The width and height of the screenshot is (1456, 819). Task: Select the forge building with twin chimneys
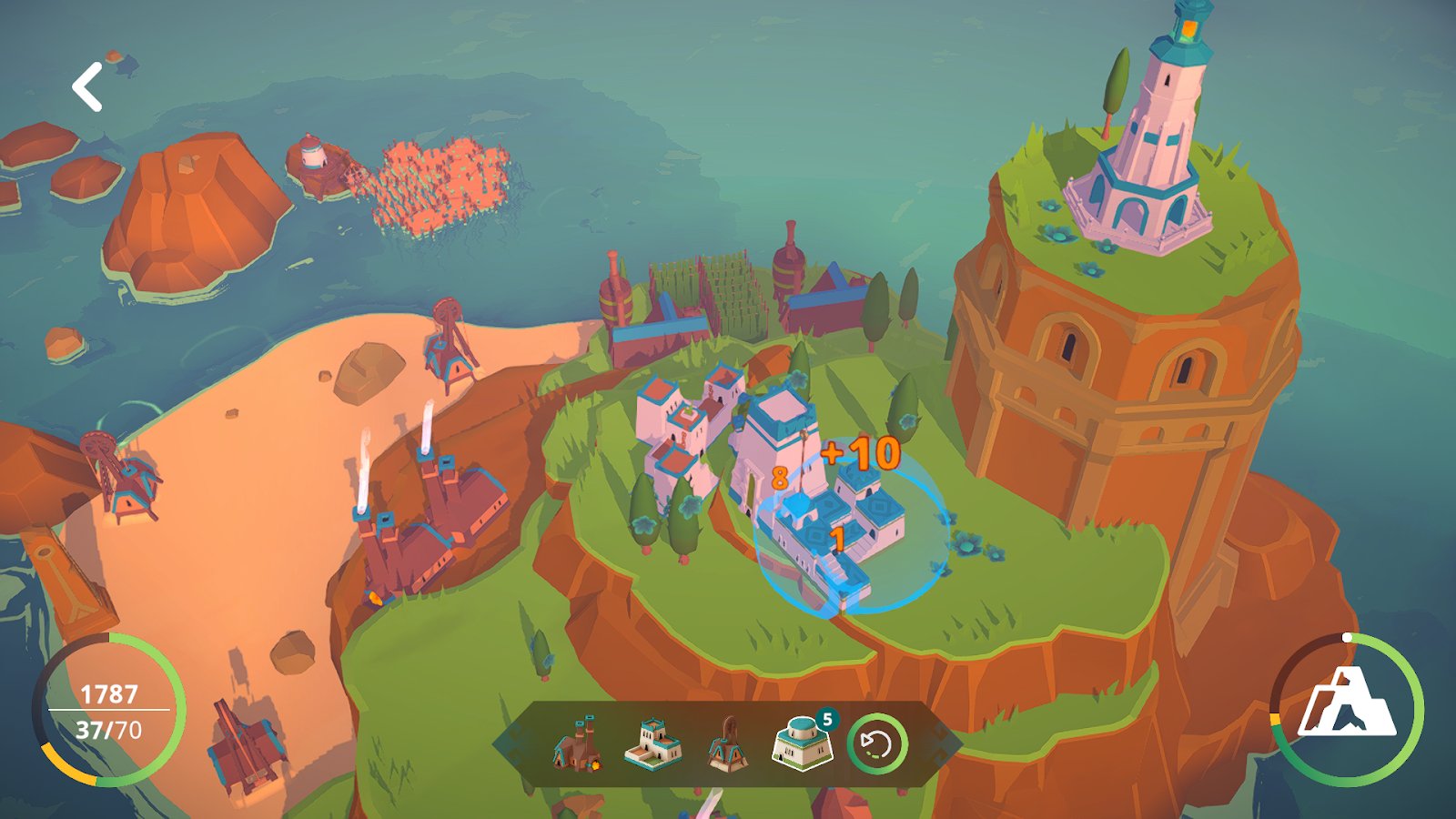(x=577, y=744)
